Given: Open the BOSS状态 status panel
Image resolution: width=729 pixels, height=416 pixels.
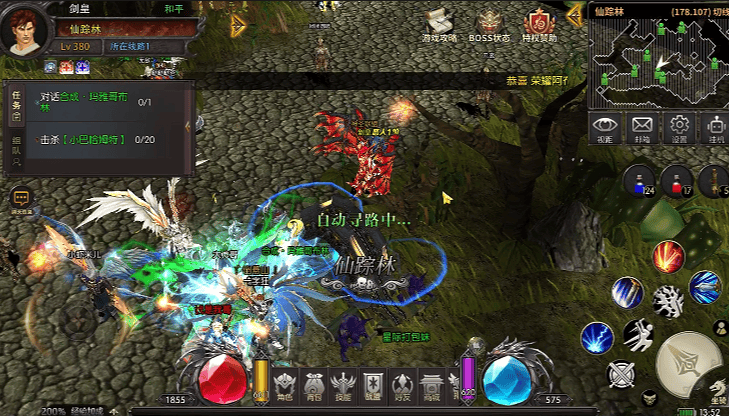Looking at the screenshot, I should coord(489,27).
